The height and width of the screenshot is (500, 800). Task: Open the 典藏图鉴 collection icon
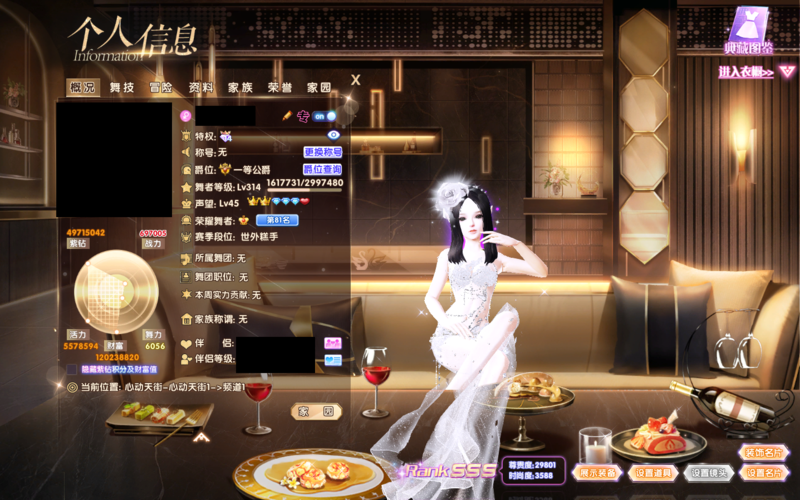pyautogui.click(x=747, y=30)
